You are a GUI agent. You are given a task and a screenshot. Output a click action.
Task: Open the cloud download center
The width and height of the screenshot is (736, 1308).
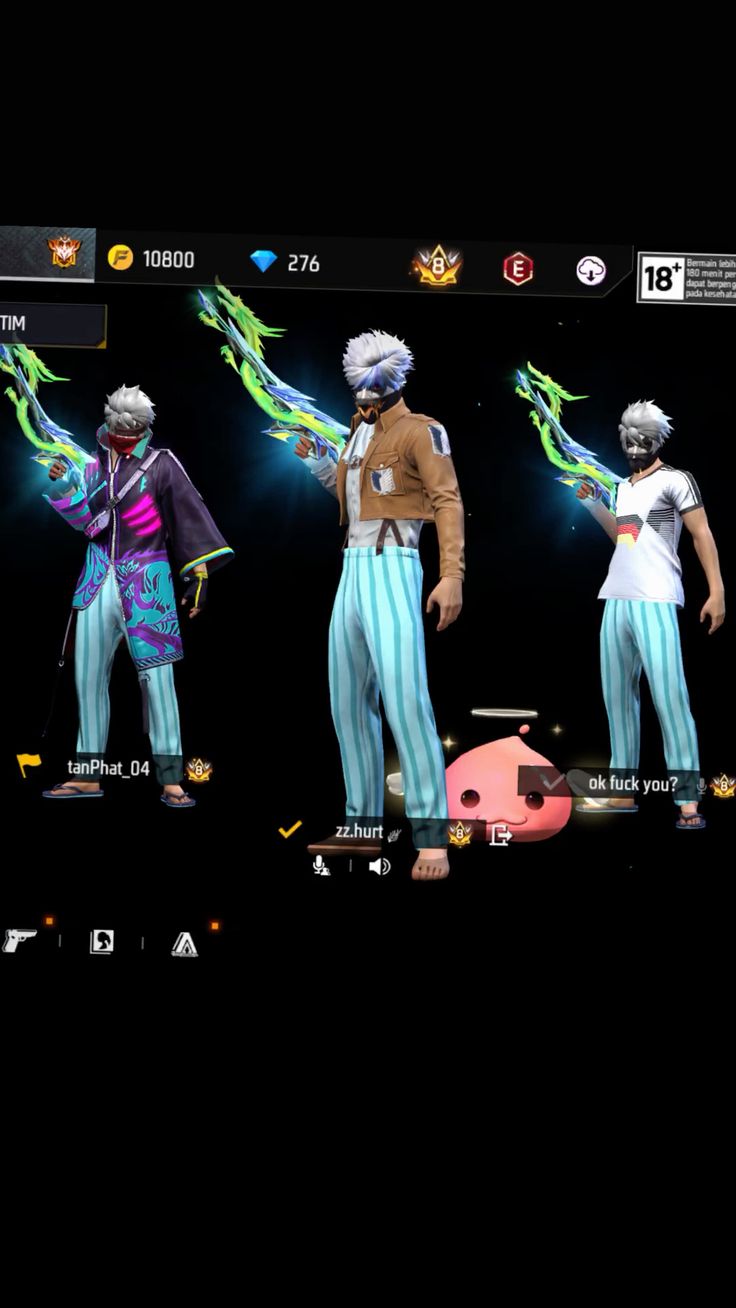pyautogui.click(x=591, y=270)
